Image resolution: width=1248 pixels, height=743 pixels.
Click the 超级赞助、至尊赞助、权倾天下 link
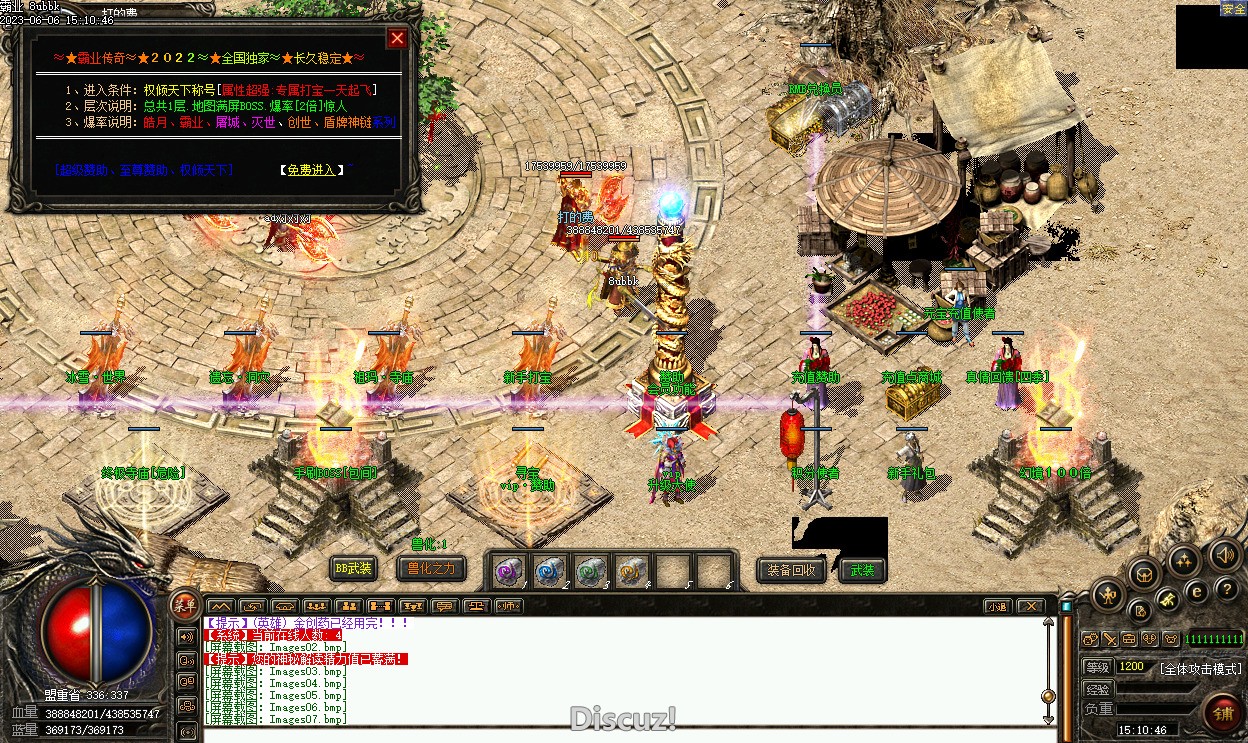coord(144,170)
